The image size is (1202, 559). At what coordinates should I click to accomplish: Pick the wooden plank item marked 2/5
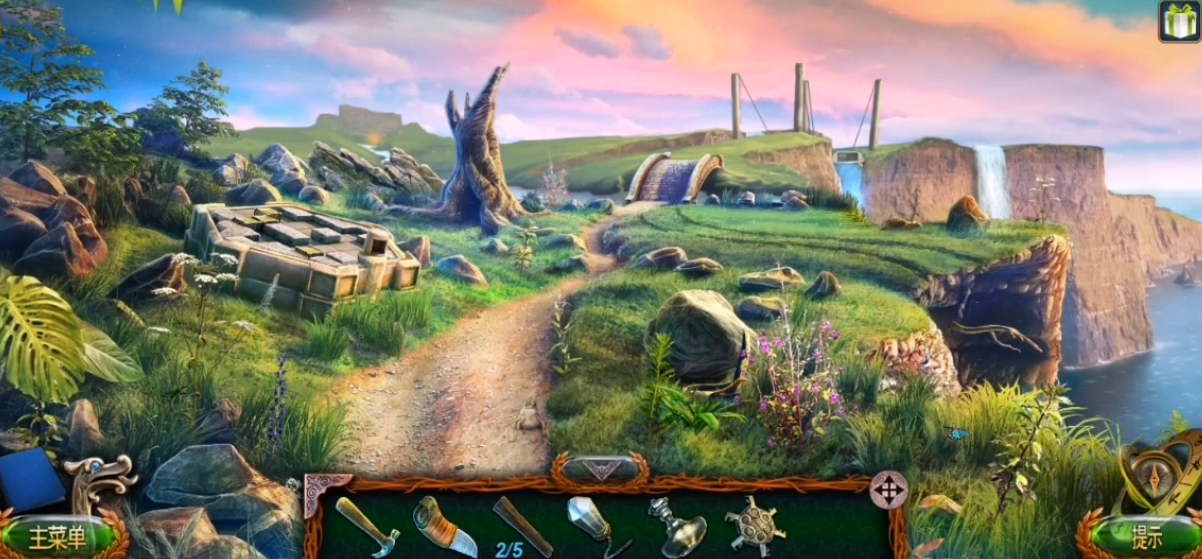(521, 526)
